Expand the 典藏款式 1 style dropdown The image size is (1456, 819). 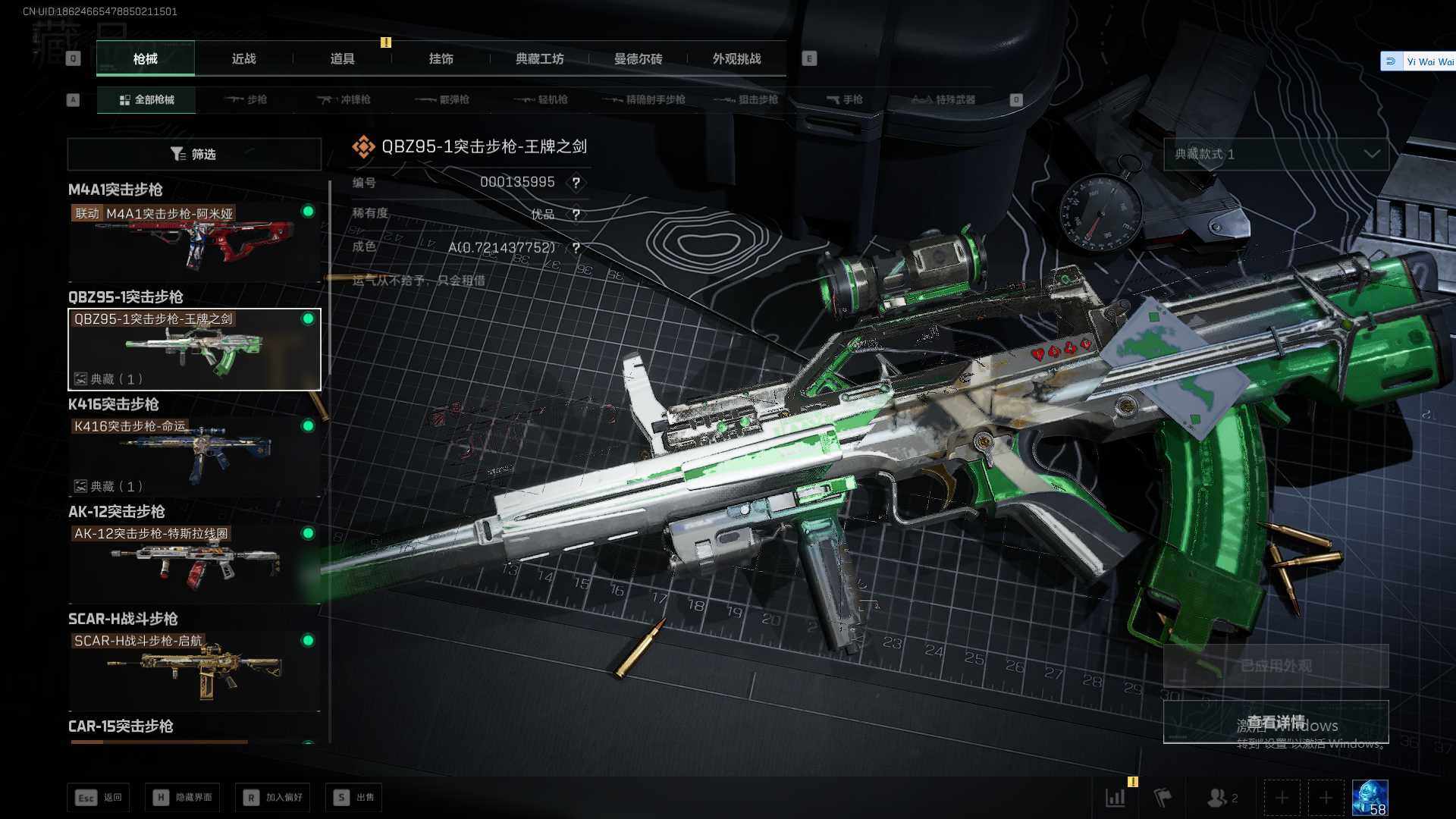[x=1276, y=155]
